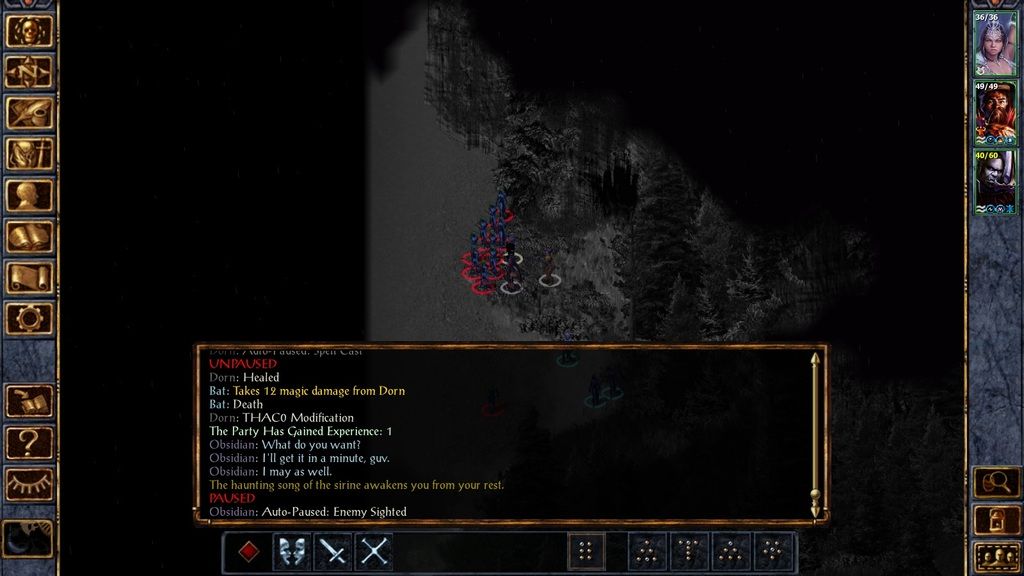This screenshot has width=1024, height=576.
Task: Click the red diamond action button
Action: pos(249,552)
